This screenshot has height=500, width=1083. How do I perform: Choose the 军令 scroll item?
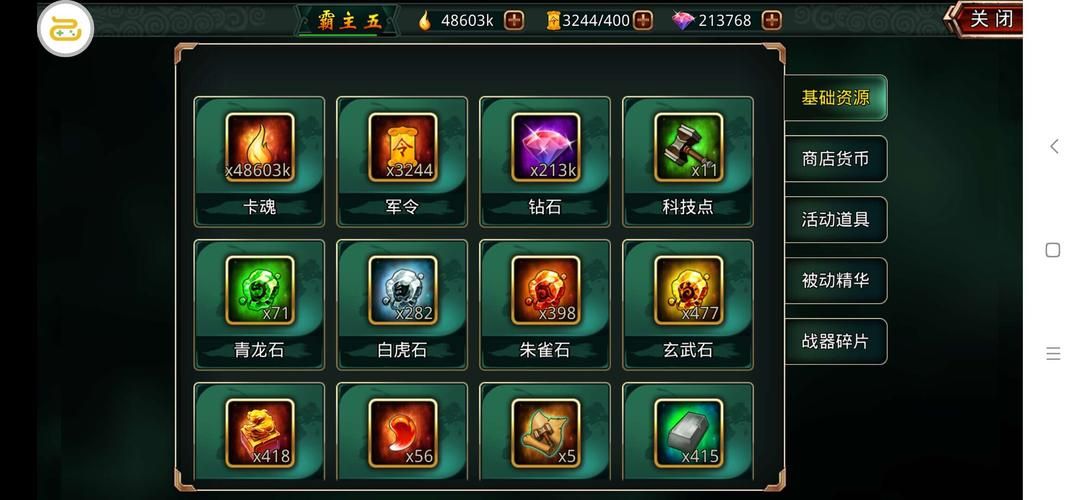(x=402, y=160)
